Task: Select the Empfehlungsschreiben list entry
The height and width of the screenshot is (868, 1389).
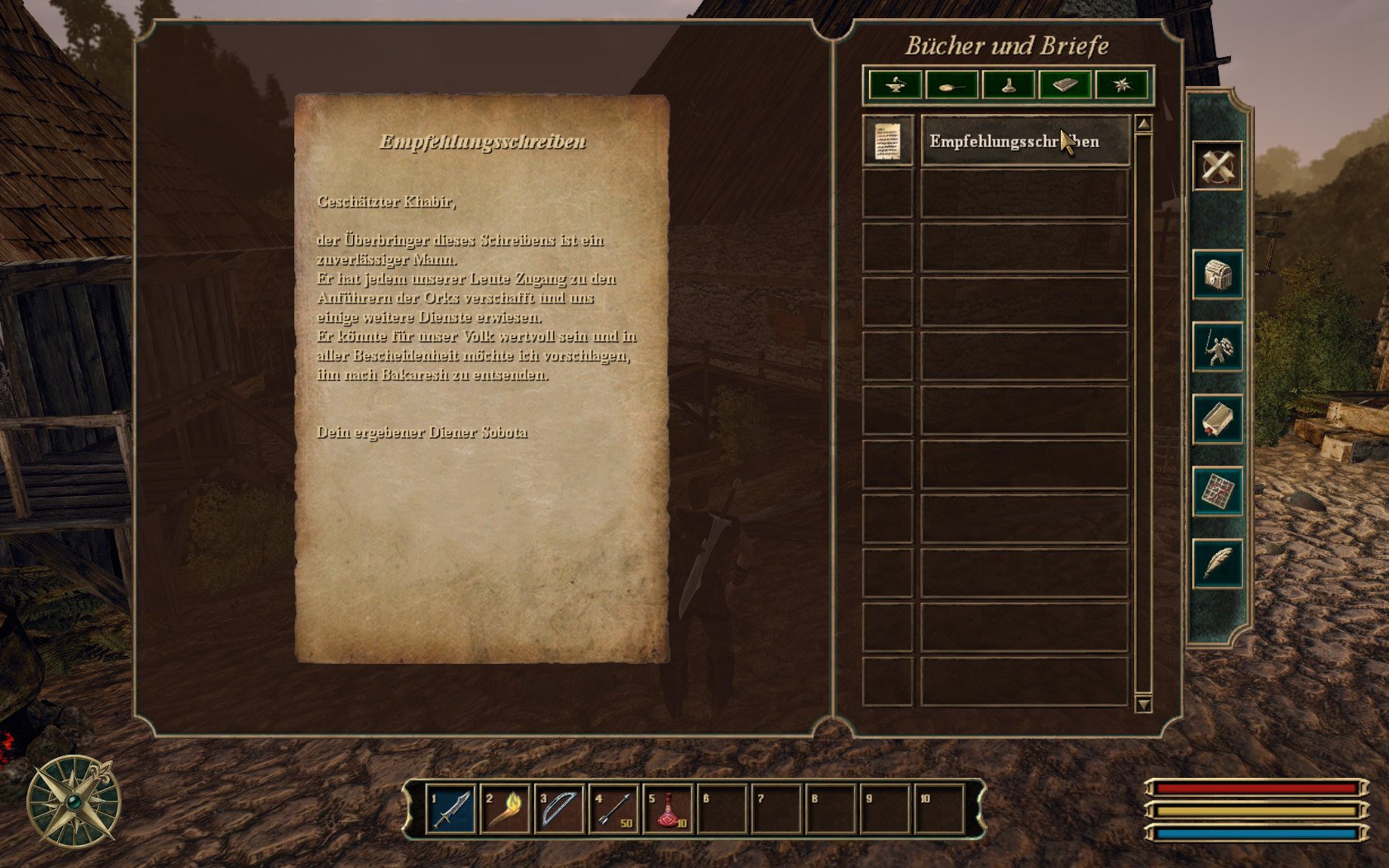Action: click(x=1024, y=141)
